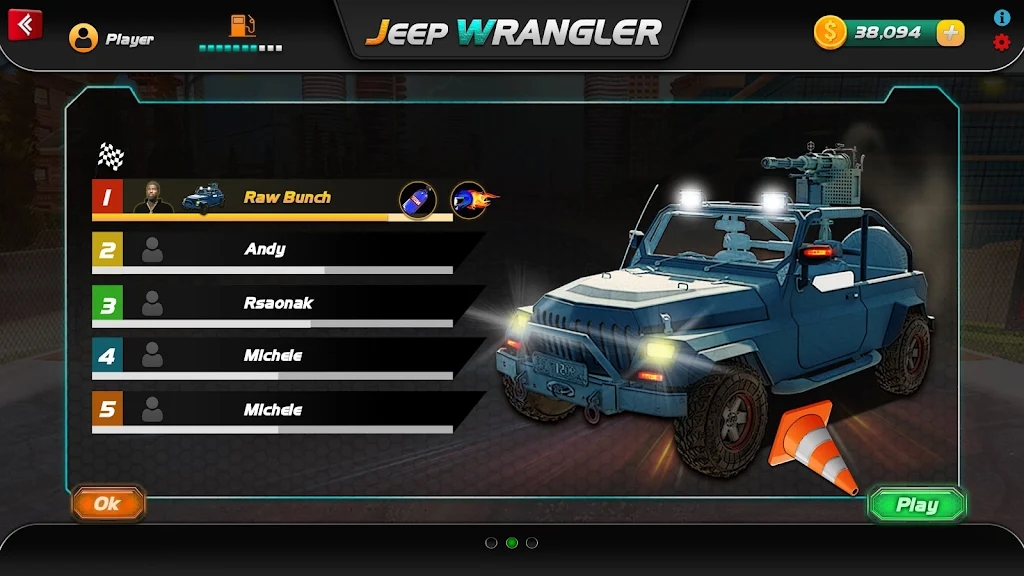Screen dimensions: 1024x576
Task: Go back with the red arrow button
Action: 25,24
